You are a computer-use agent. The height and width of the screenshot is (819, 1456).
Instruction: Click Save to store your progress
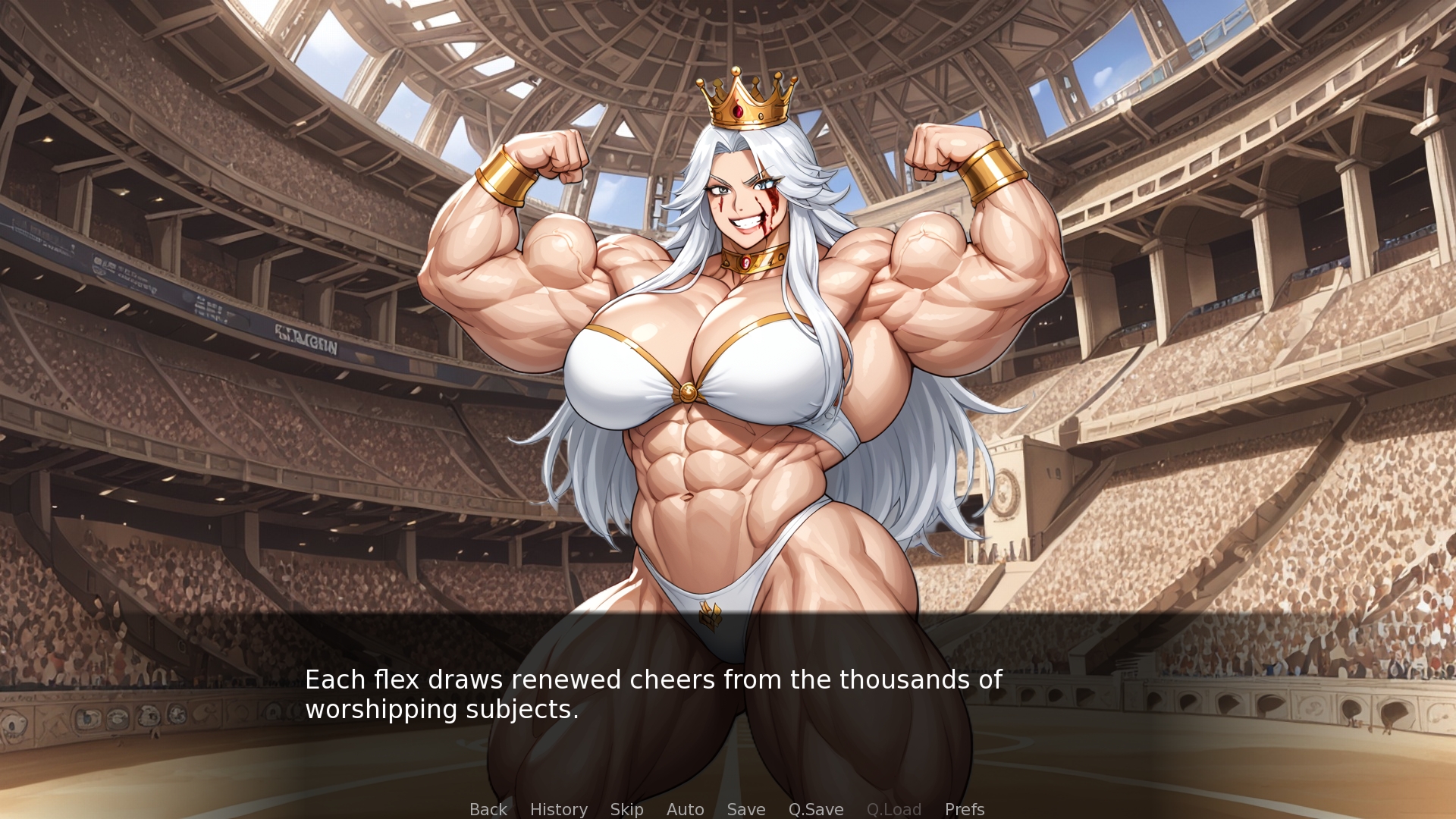point(745,809)
